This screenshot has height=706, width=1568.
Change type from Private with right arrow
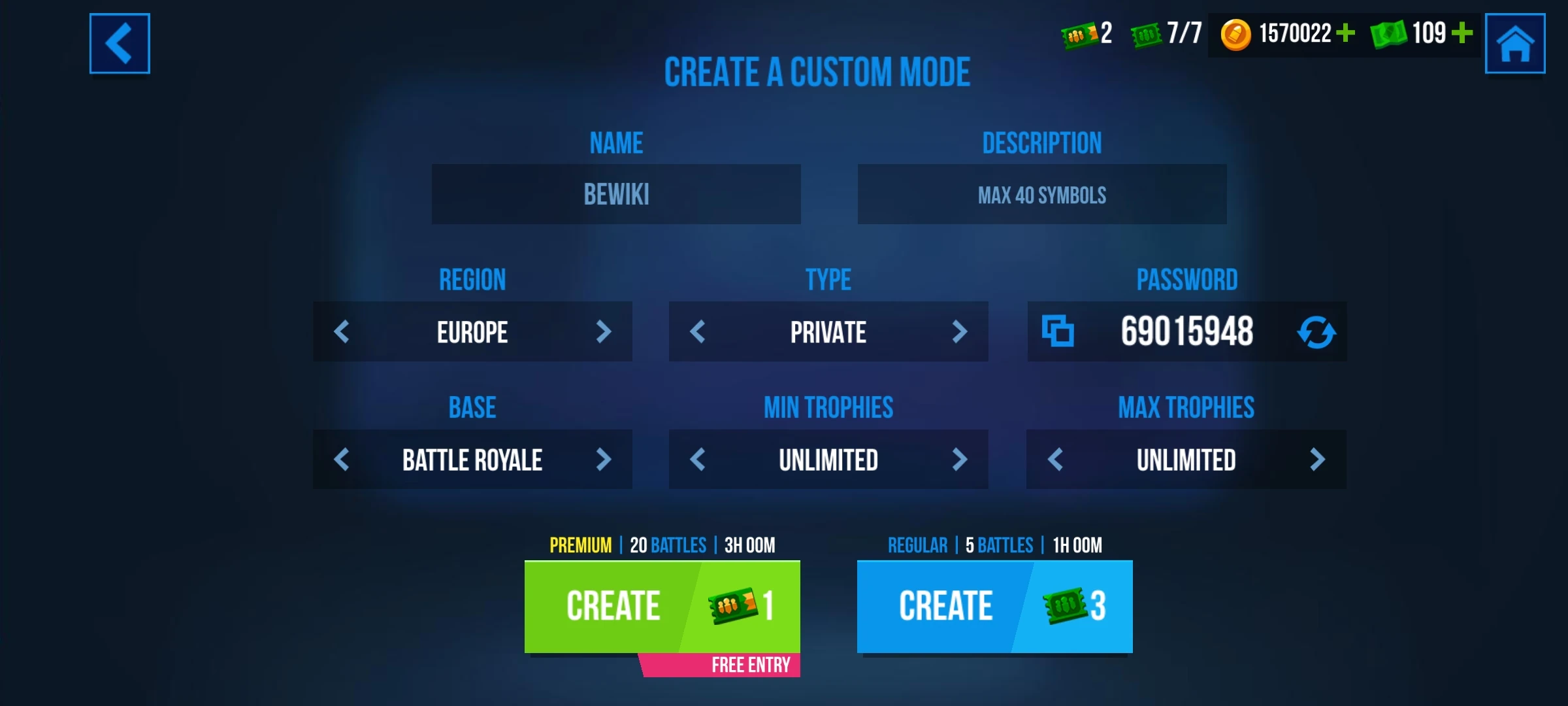pyautogui.click(x=960, y=332)
